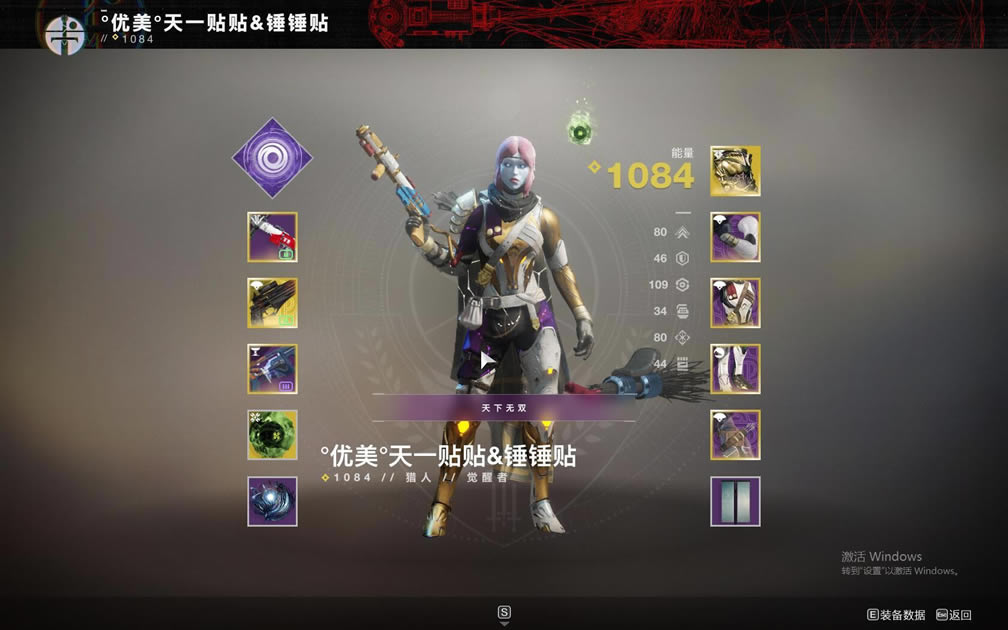1008x630 pixels.
Task: Select the dark swirling orb item slot
Action: 272,501
